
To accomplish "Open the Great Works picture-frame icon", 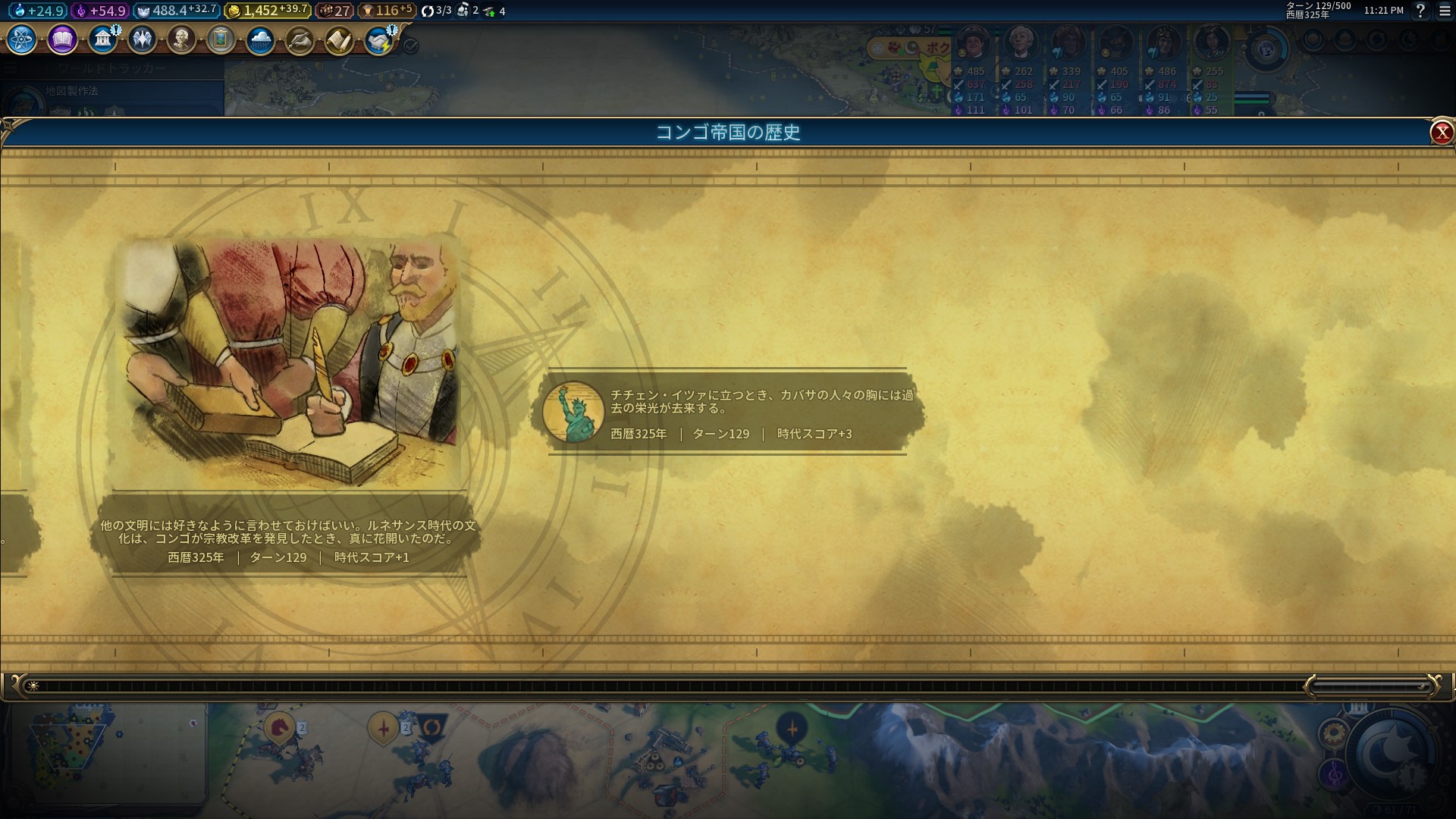I will click(220, 39).
